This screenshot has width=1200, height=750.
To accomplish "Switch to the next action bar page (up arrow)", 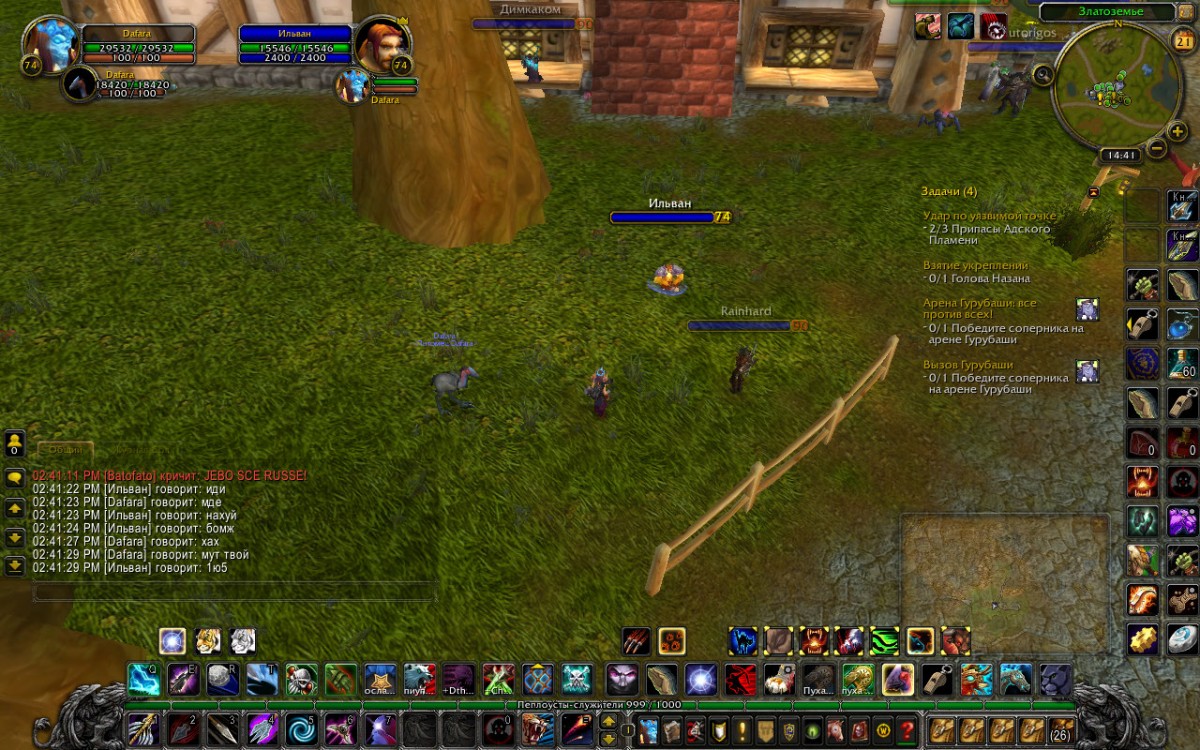I will (607, 721).
